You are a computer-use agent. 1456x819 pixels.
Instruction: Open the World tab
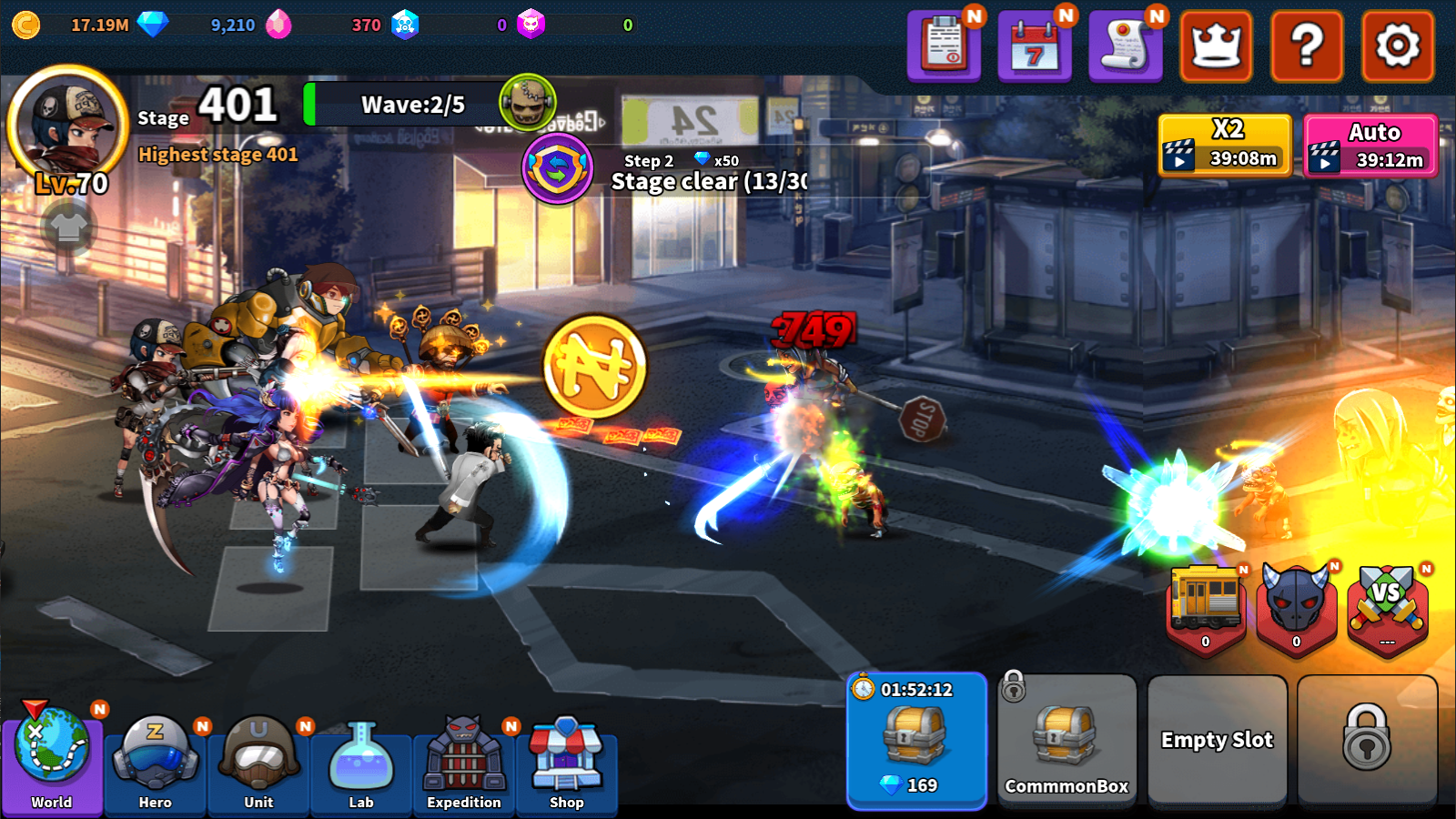point(53,764)
